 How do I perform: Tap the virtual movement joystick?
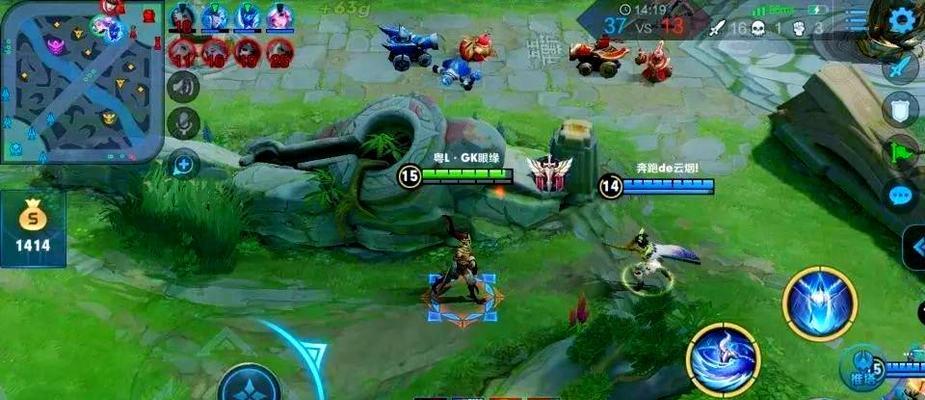pos(249,385)
